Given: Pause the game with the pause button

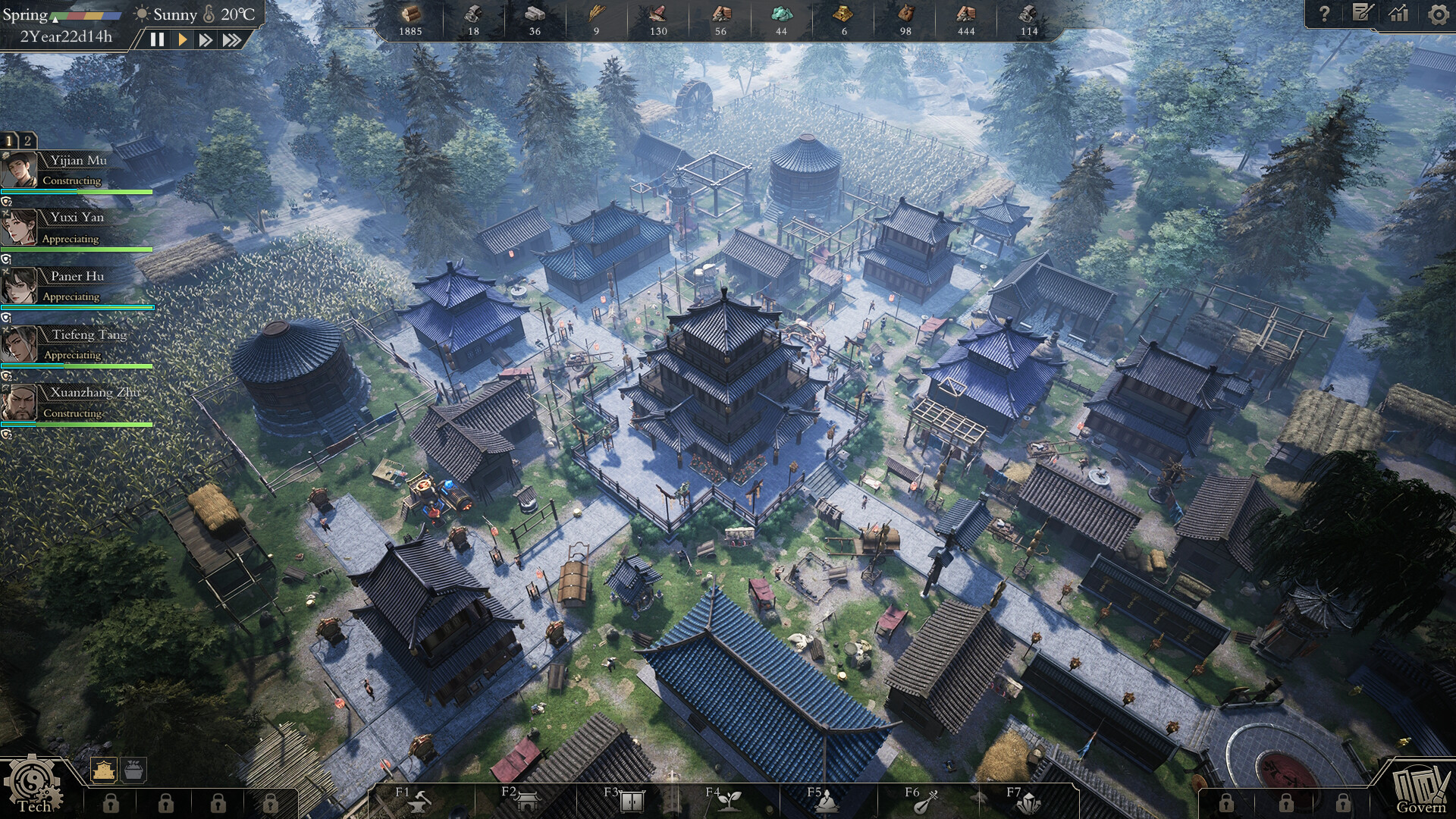Looking at the screenshot, I should pos(158,40).
